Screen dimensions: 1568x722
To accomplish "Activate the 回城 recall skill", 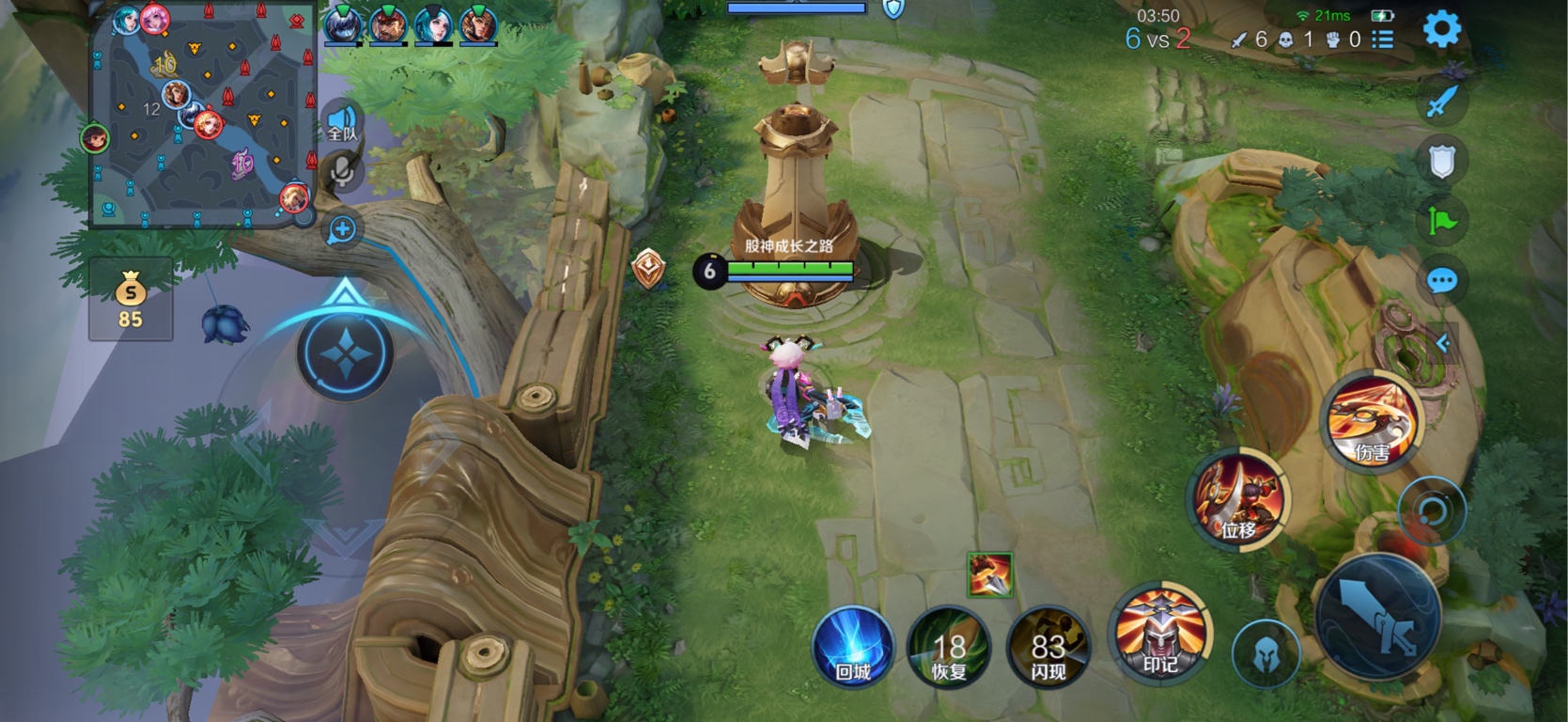I will 852,647.
